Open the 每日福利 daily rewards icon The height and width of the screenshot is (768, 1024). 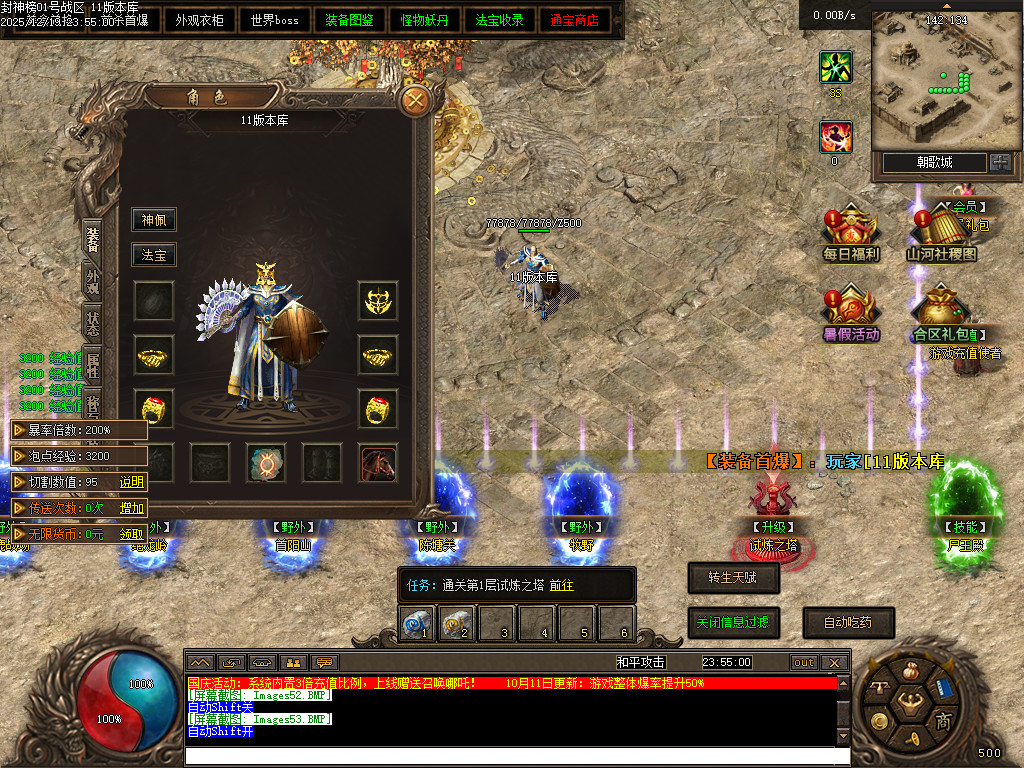(850, 236)
